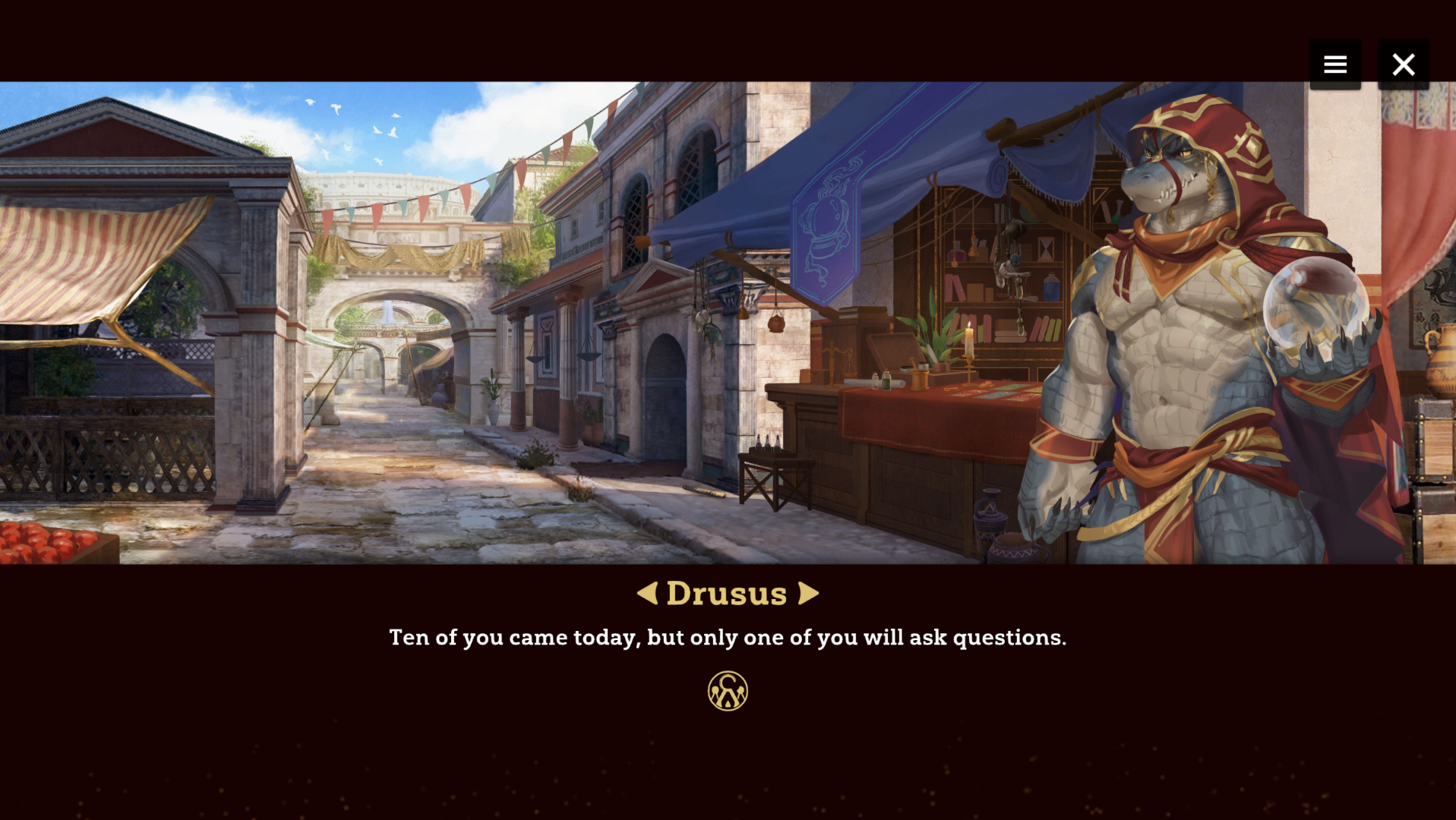Select the Drusus name label

pyautogui.click(x=727, y=593)
